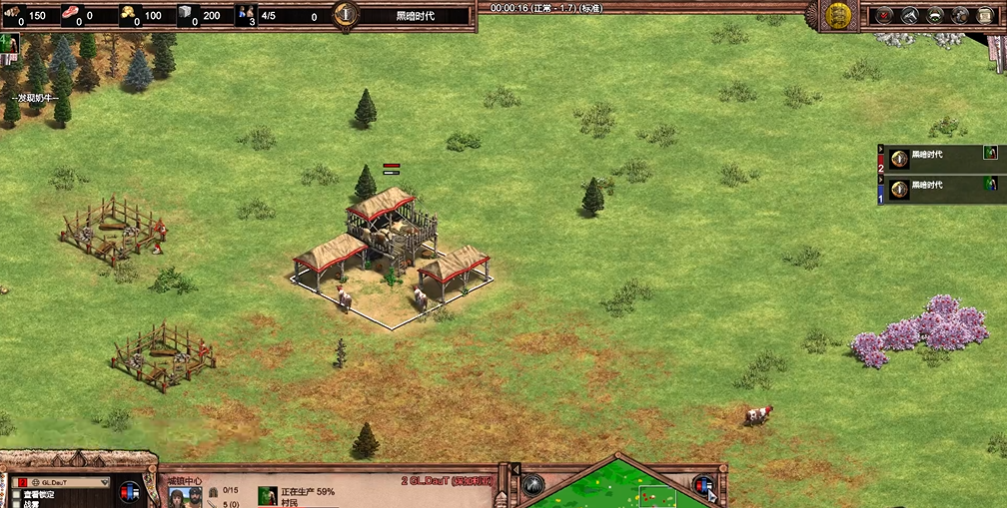Click the red and blue button right of the minimap
The image size is (1007, 508).
click(x=705, y=486)
